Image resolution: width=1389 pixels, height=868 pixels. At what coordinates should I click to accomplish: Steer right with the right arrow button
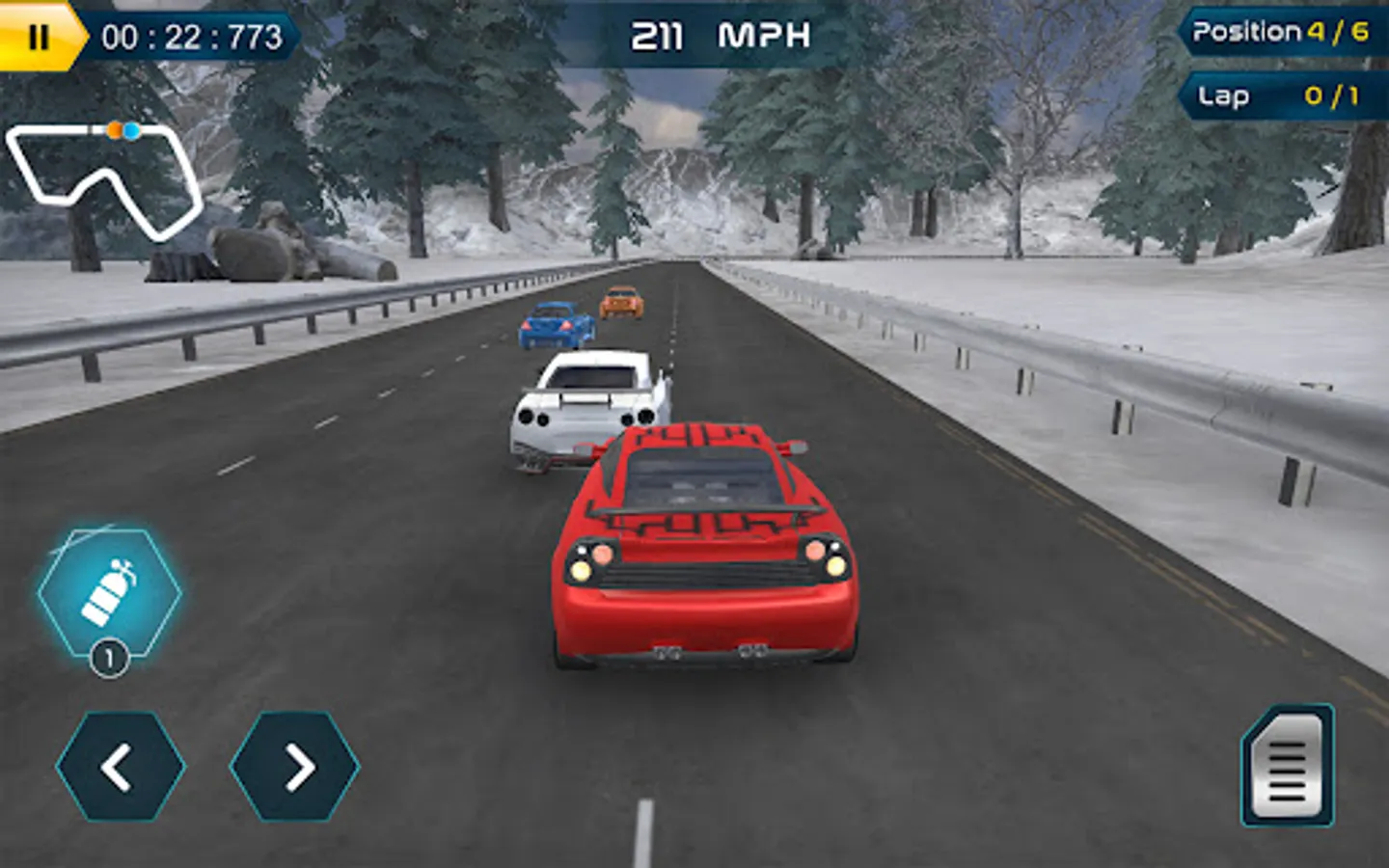click(295, 767)
